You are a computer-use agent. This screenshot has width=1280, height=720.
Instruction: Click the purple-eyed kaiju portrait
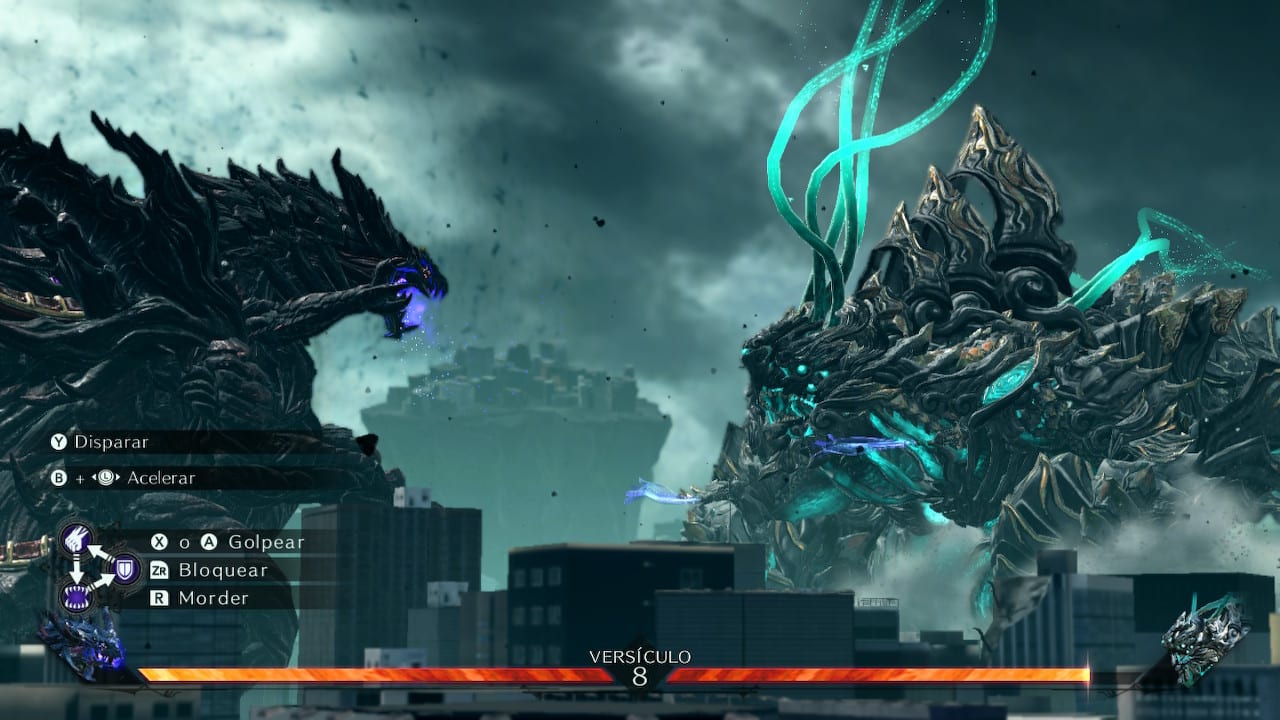[x=83, y=647]
